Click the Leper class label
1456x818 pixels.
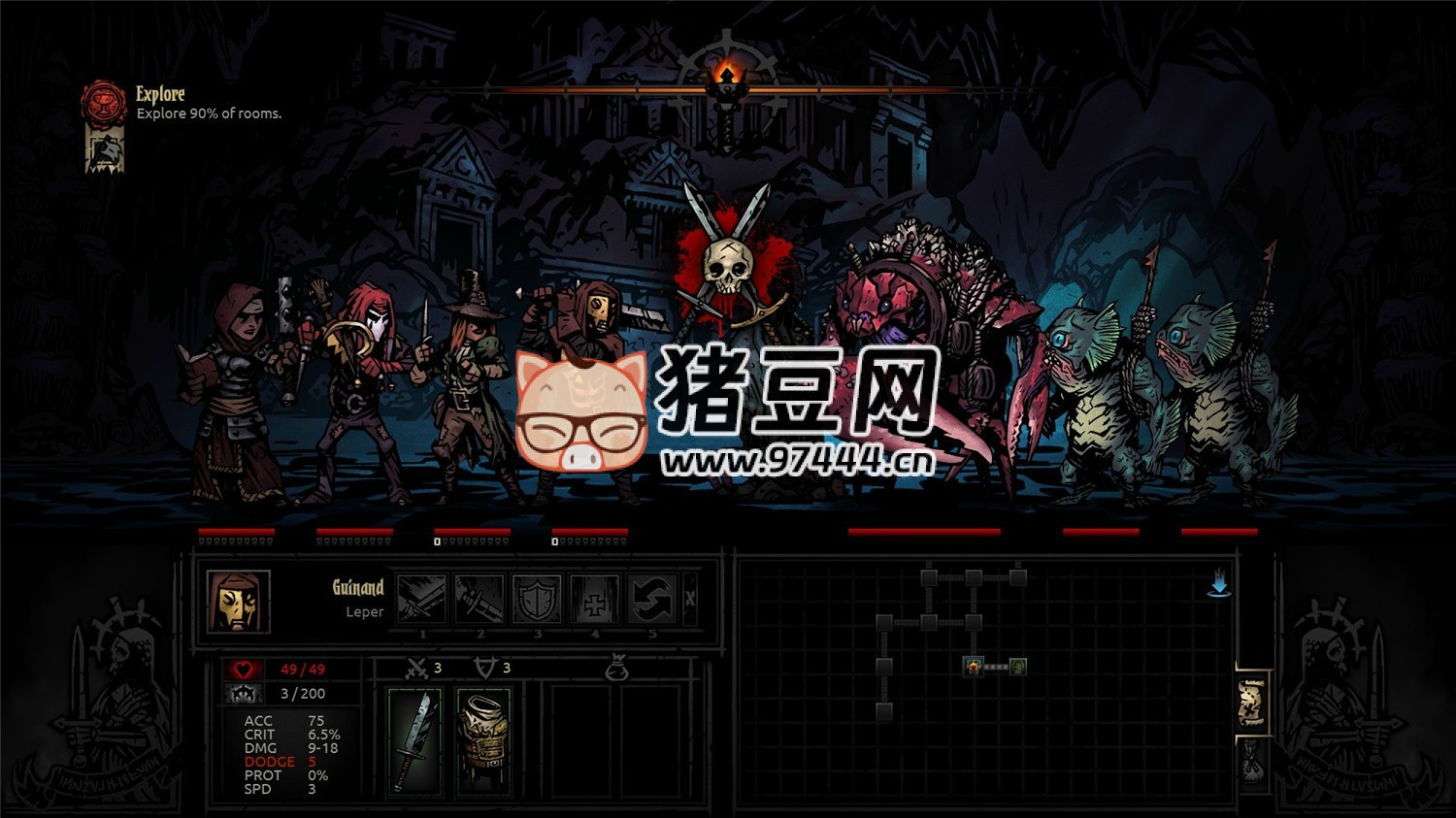364,612
